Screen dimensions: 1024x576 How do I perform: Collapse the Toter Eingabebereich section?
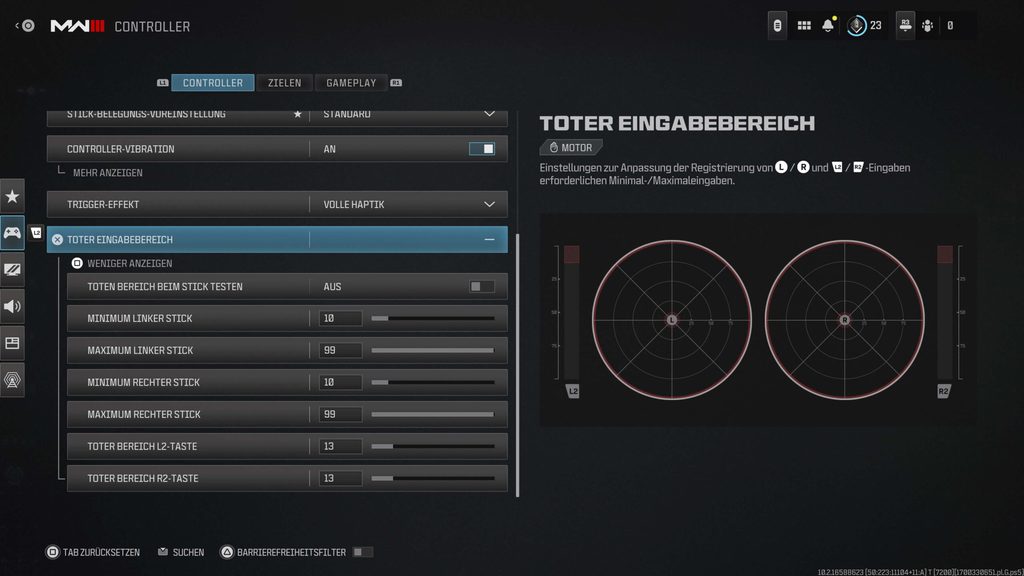489,240
